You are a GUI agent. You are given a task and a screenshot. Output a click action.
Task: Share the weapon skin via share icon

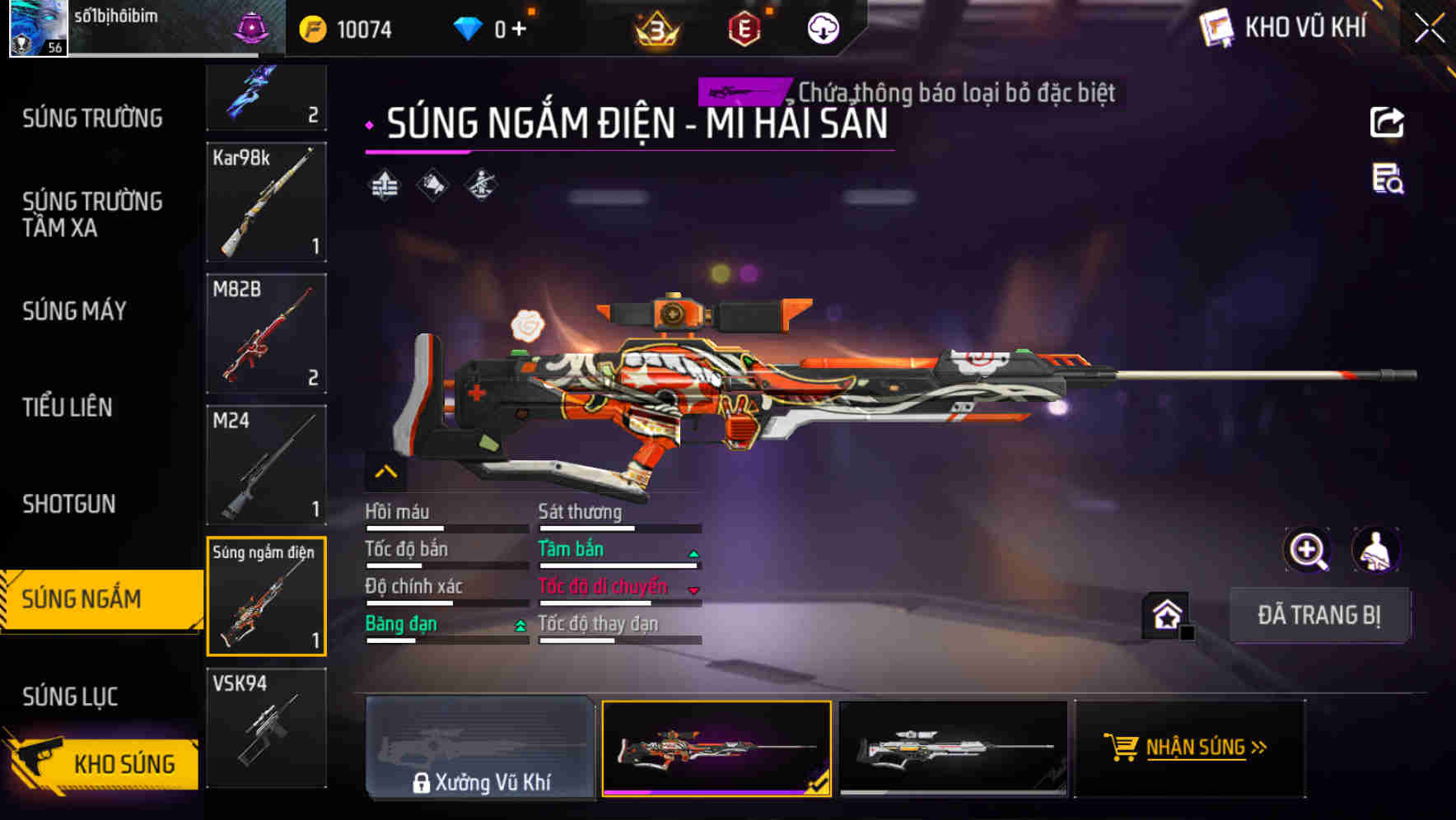point(1387,123)
